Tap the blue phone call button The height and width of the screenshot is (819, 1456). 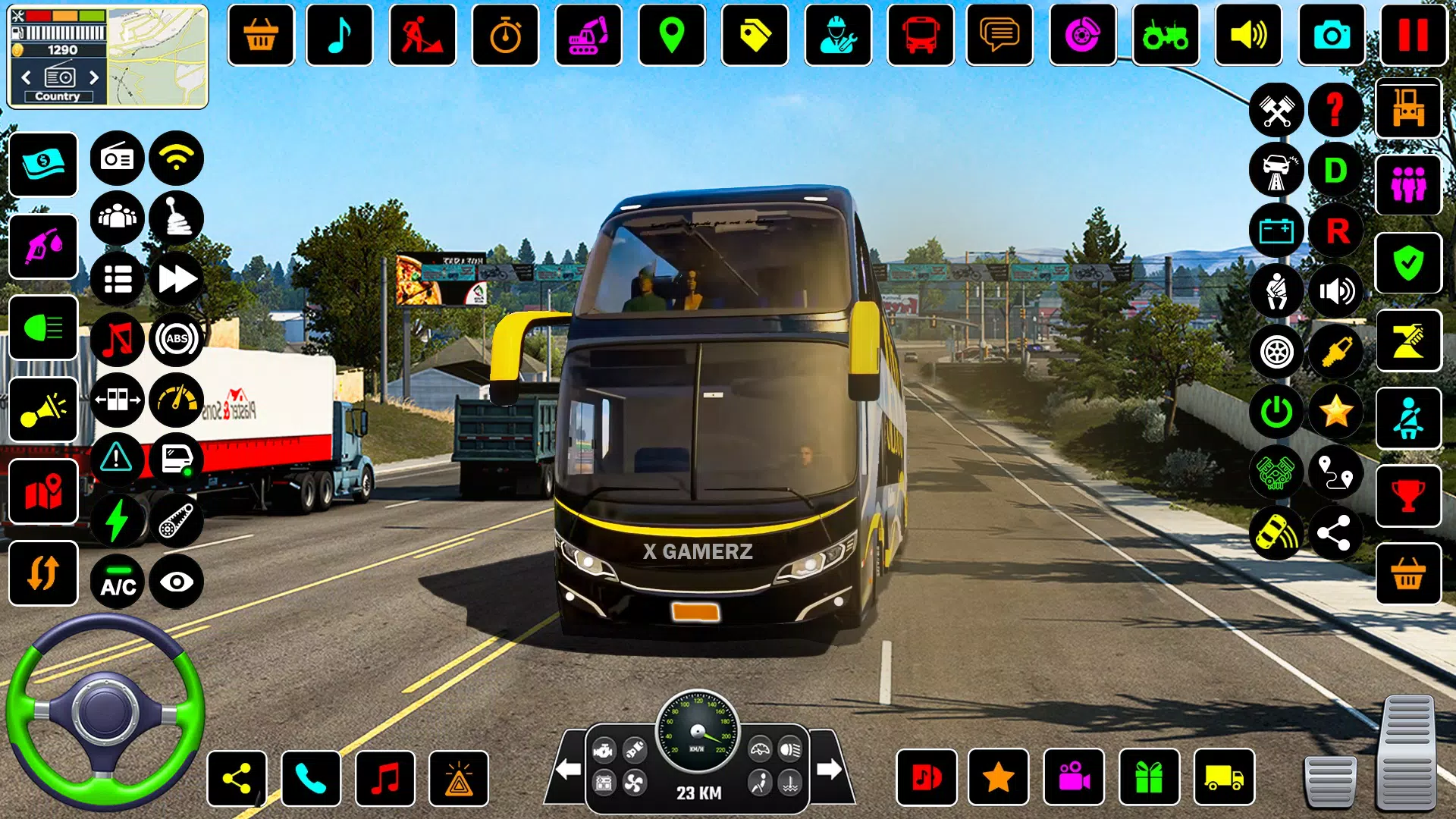click(x=311, y=778)
